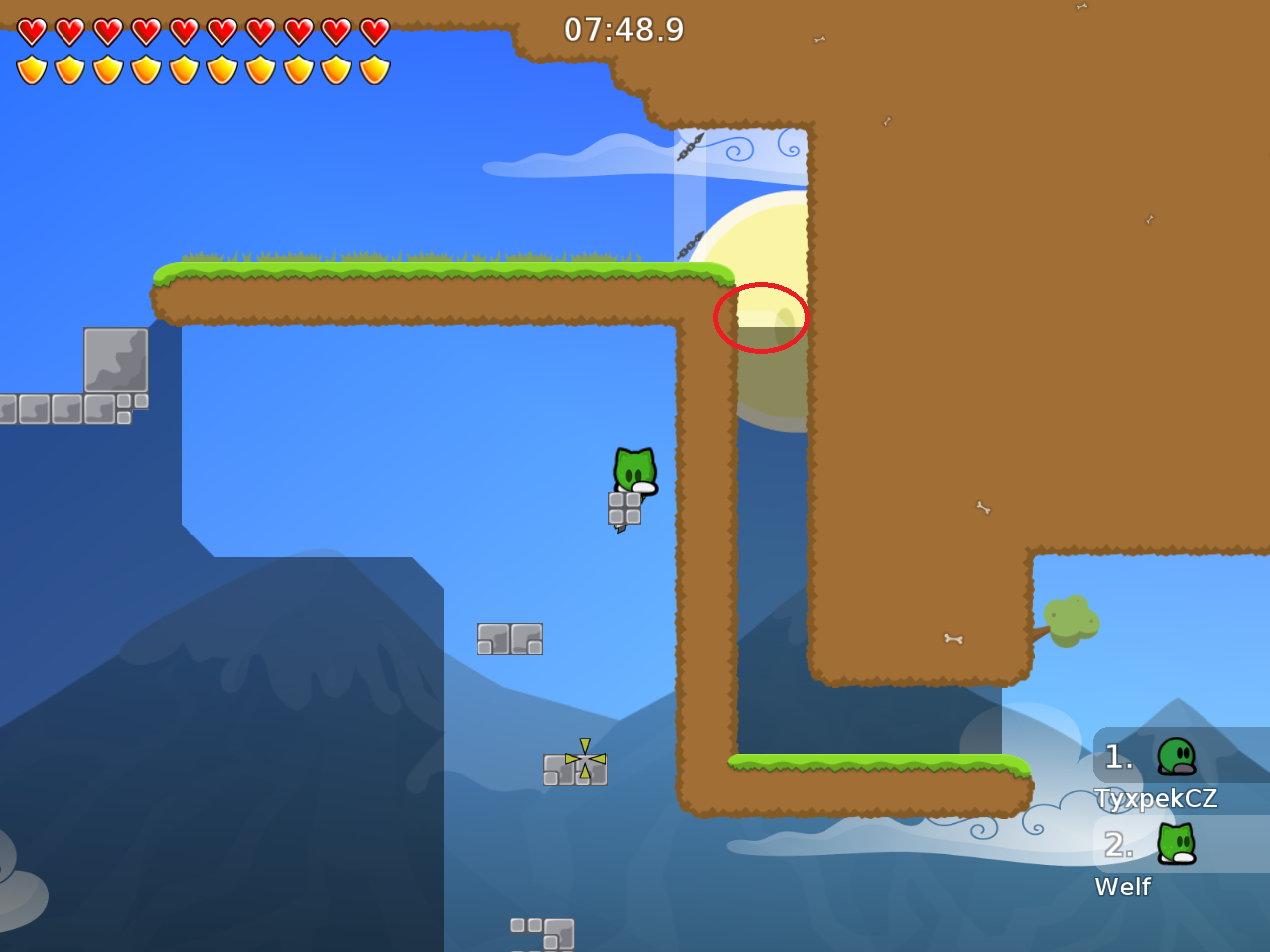The image size is (1270, 952).
Task: Click the small green tree on the right ledge
Action: pyautogui.click(x=1072, y=620)
